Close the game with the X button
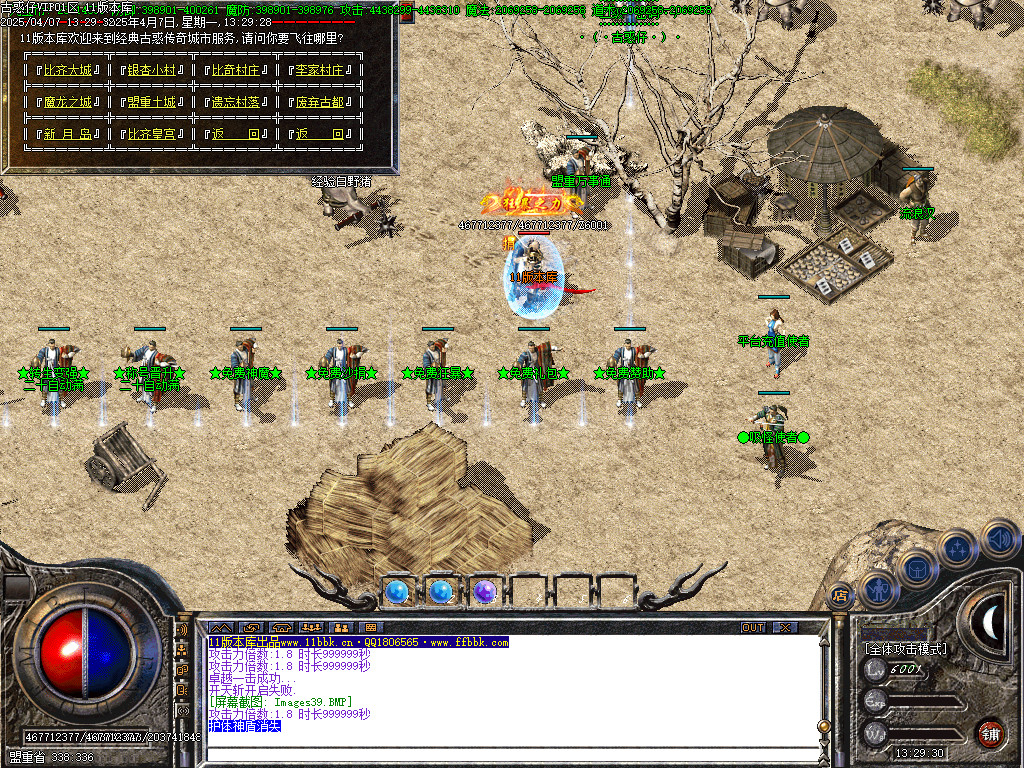 (785, 627)
